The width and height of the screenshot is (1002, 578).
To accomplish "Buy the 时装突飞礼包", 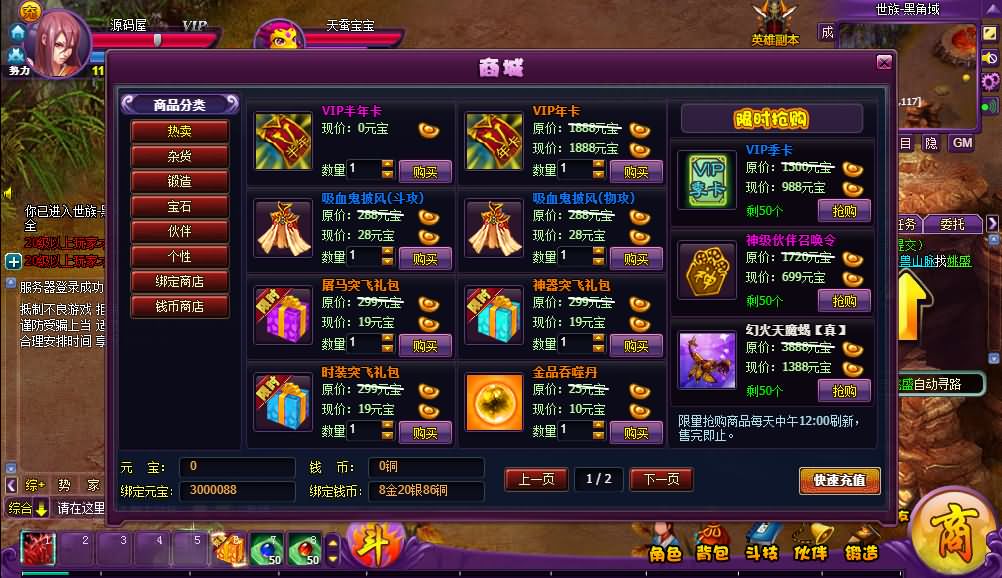I will click(425, 432).
